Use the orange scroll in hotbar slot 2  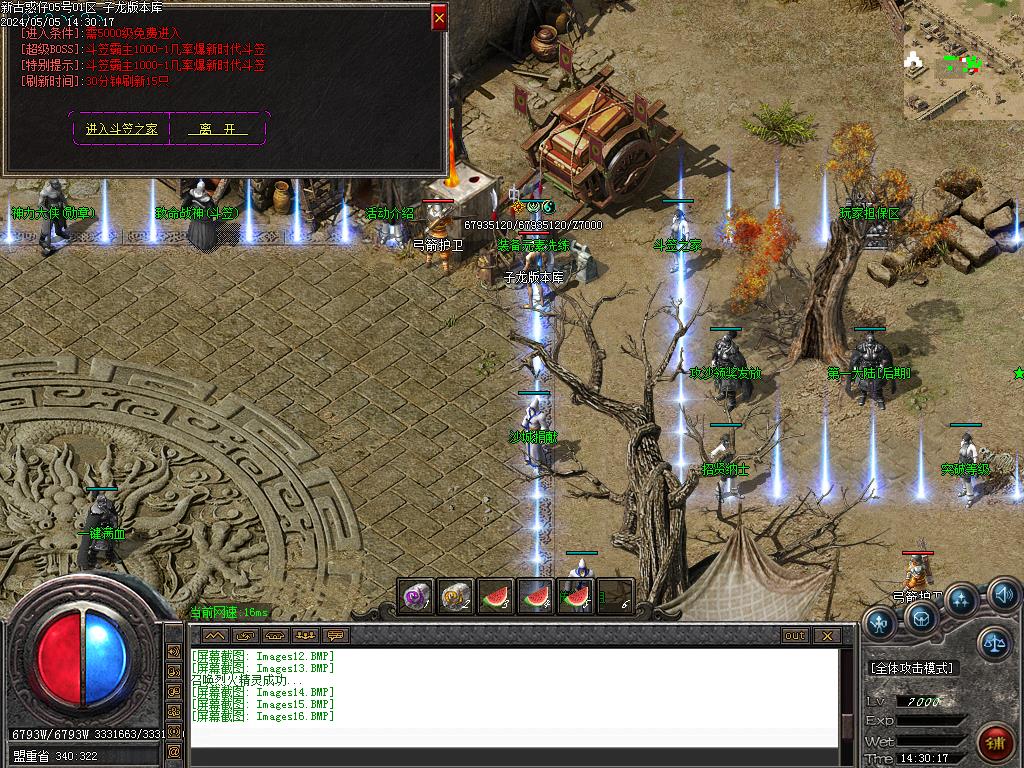coord(455,597)
